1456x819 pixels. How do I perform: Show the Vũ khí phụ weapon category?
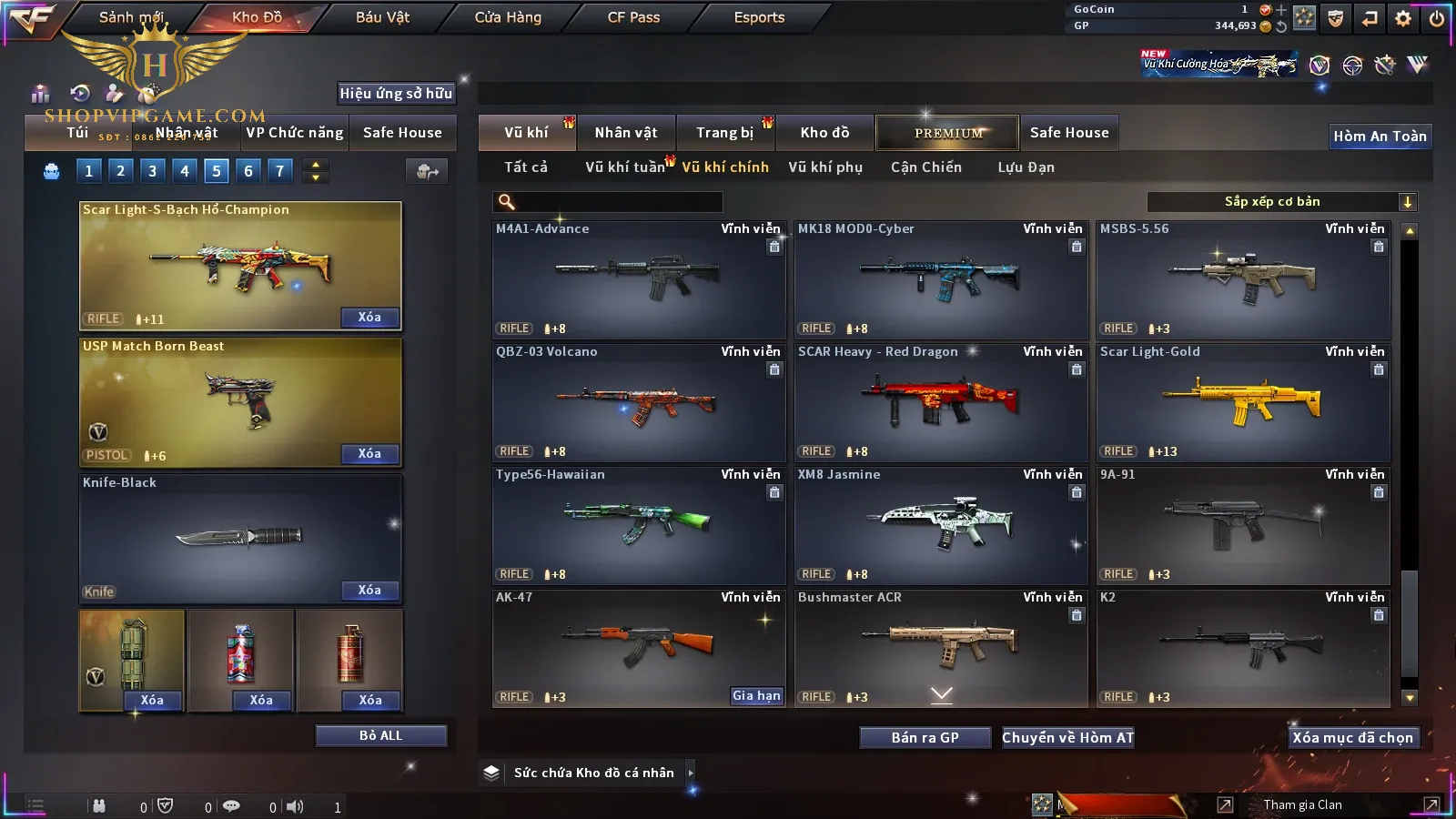[825, 167]
